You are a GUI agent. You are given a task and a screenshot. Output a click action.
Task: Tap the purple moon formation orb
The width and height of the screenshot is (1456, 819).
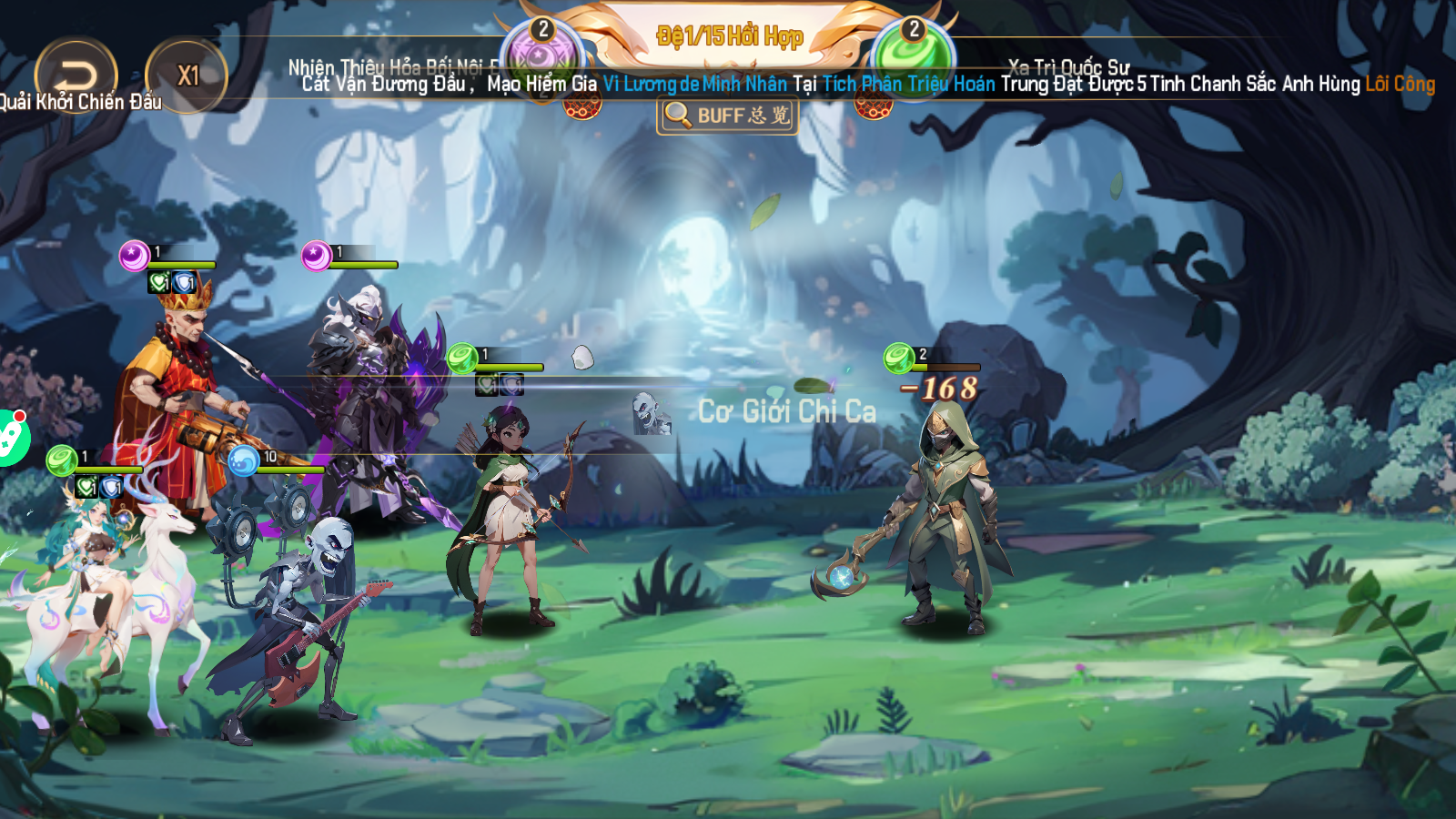[x=542, y=56]
